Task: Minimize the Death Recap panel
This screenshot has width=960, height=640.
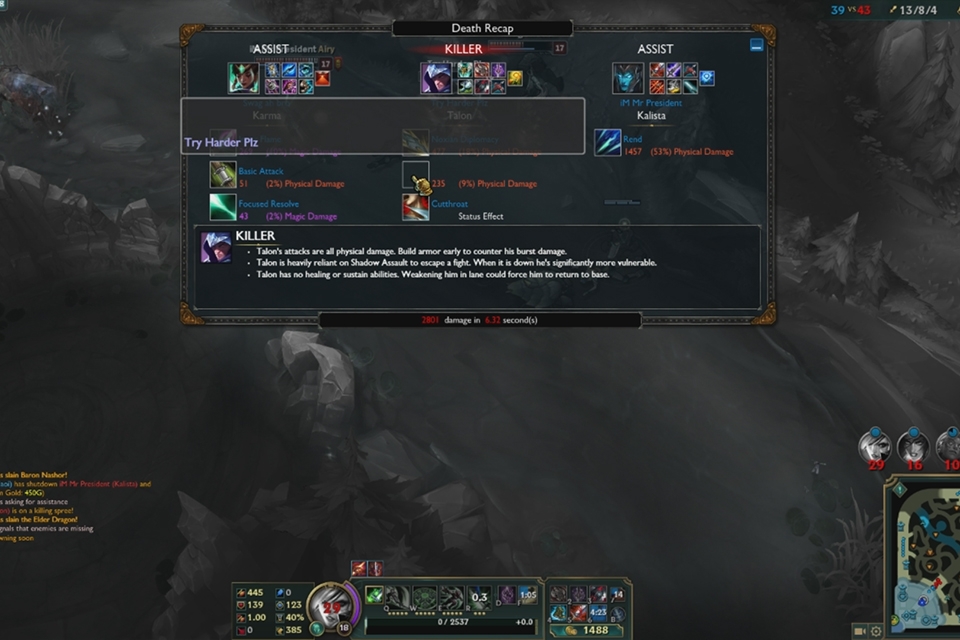Action: click(757, 45)
